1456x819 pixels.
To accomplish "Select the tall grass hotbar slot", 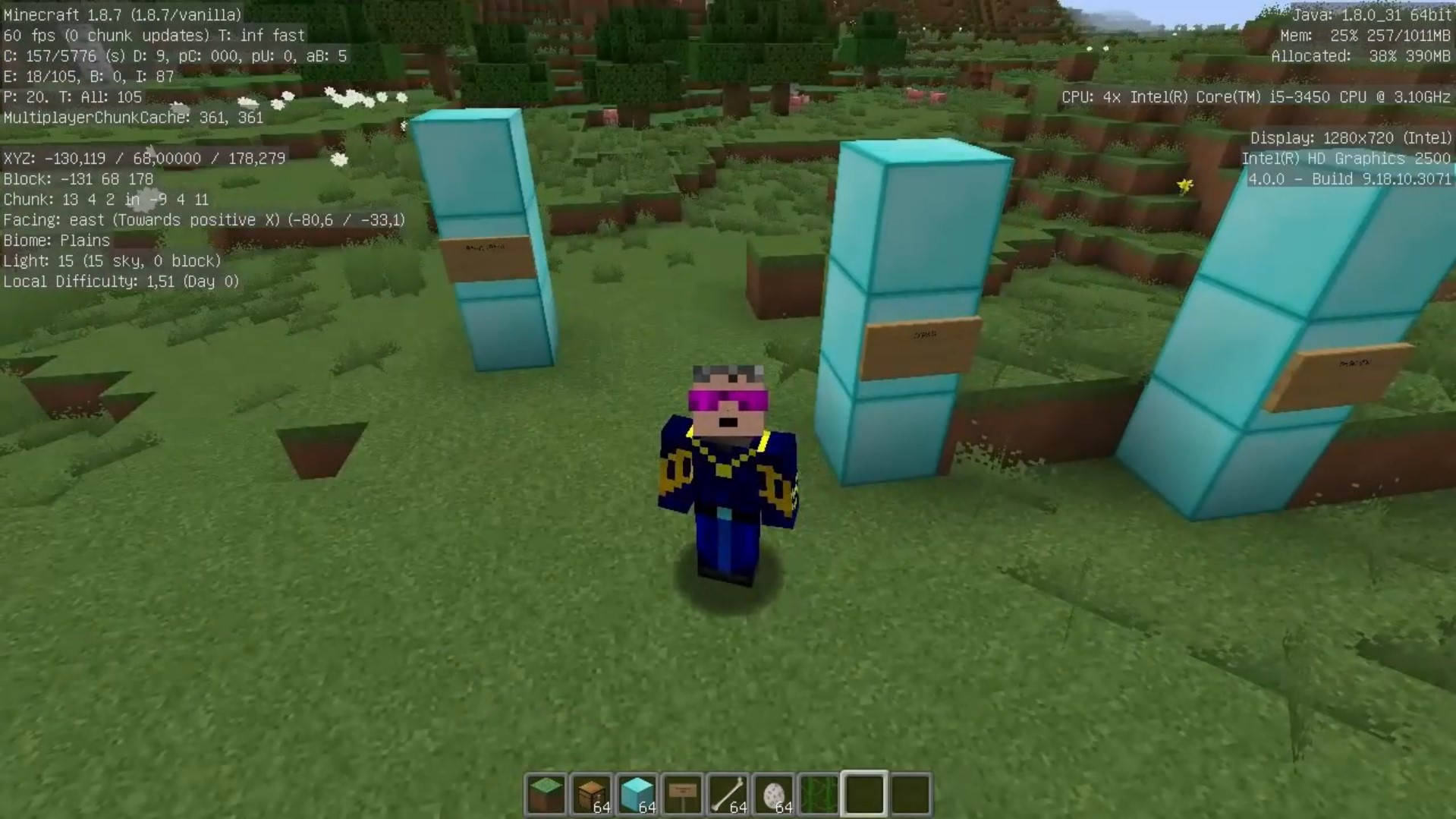I will point(819,794).
